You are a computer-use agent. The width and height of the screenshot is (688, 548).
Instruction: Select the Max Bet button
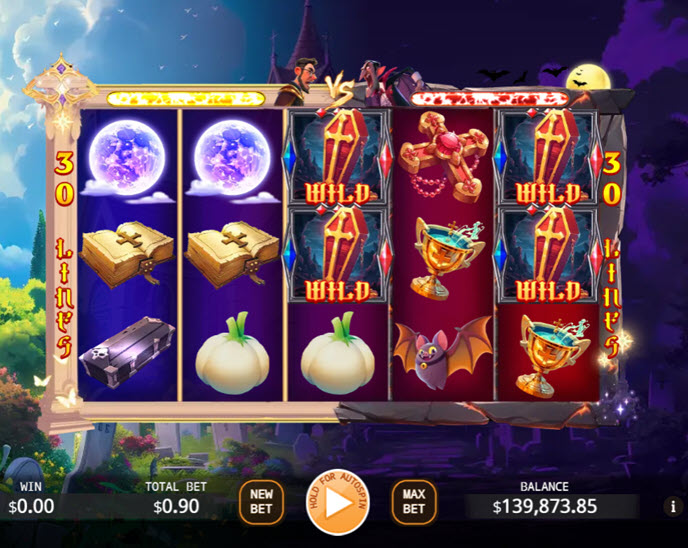coord(414,501)
